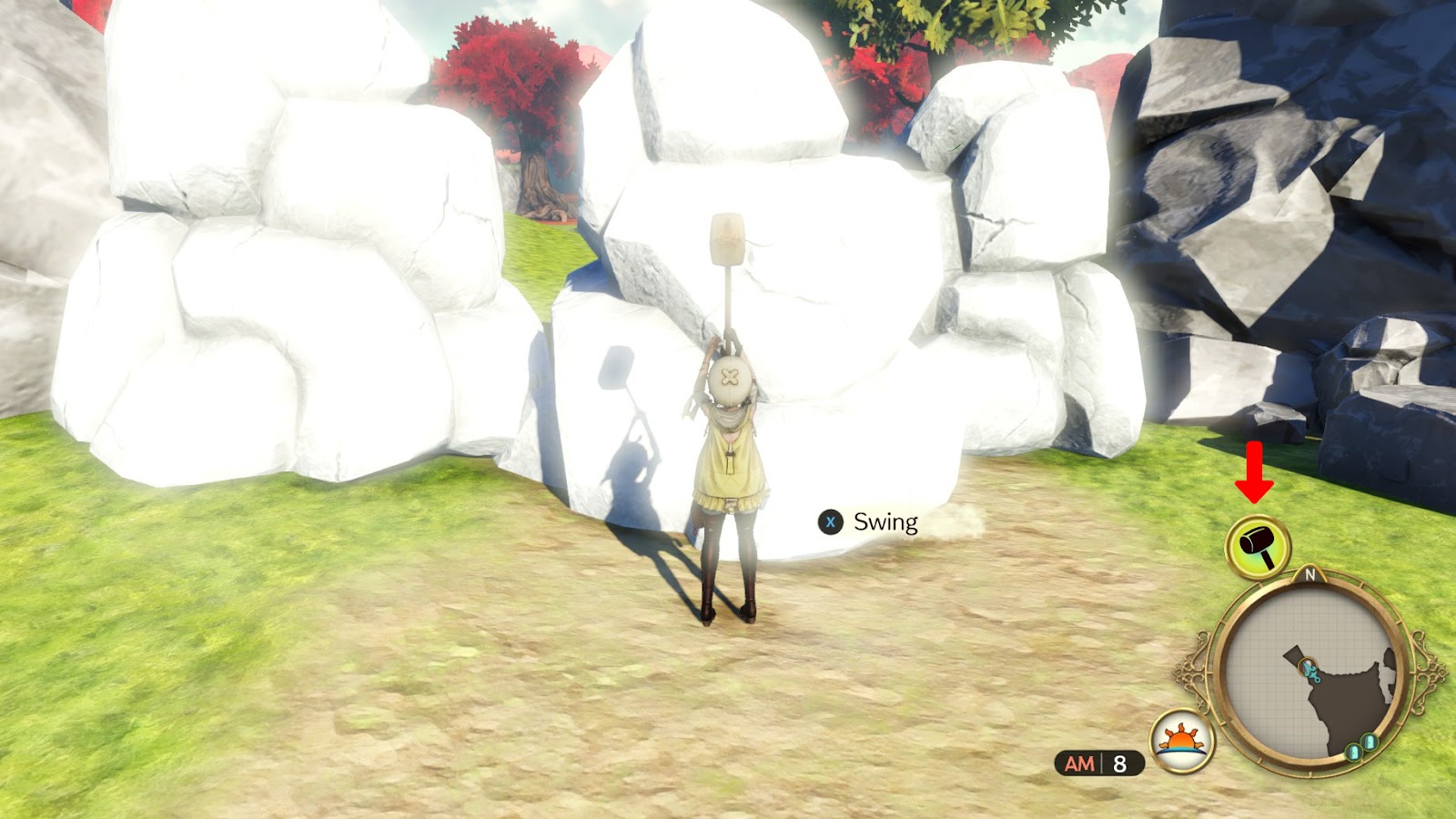Viewport: 1456px width, 819px height.
Task: Click the N compass marker on minimap
Action: pyautogui.click(x=1310, y=576)
